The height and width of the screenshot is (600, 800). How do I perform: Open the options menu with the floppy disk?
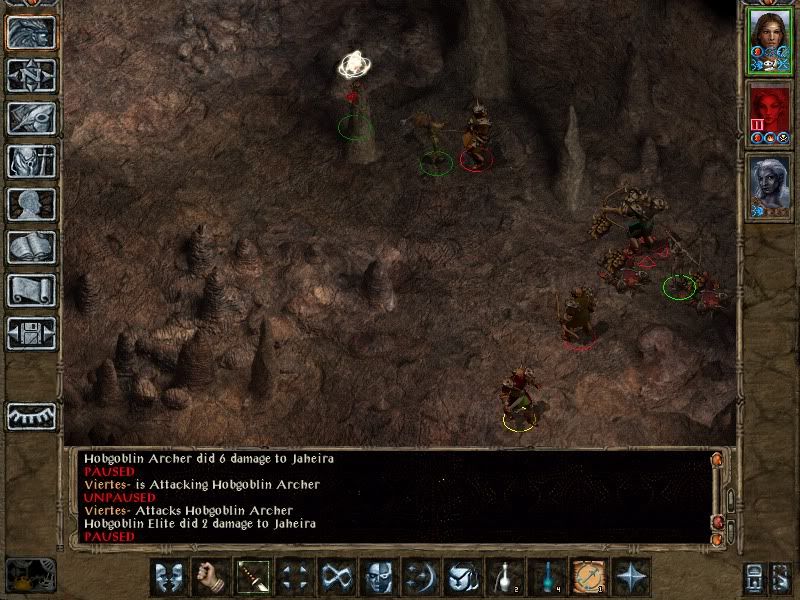pyautogui.click(x=31, y=333)
